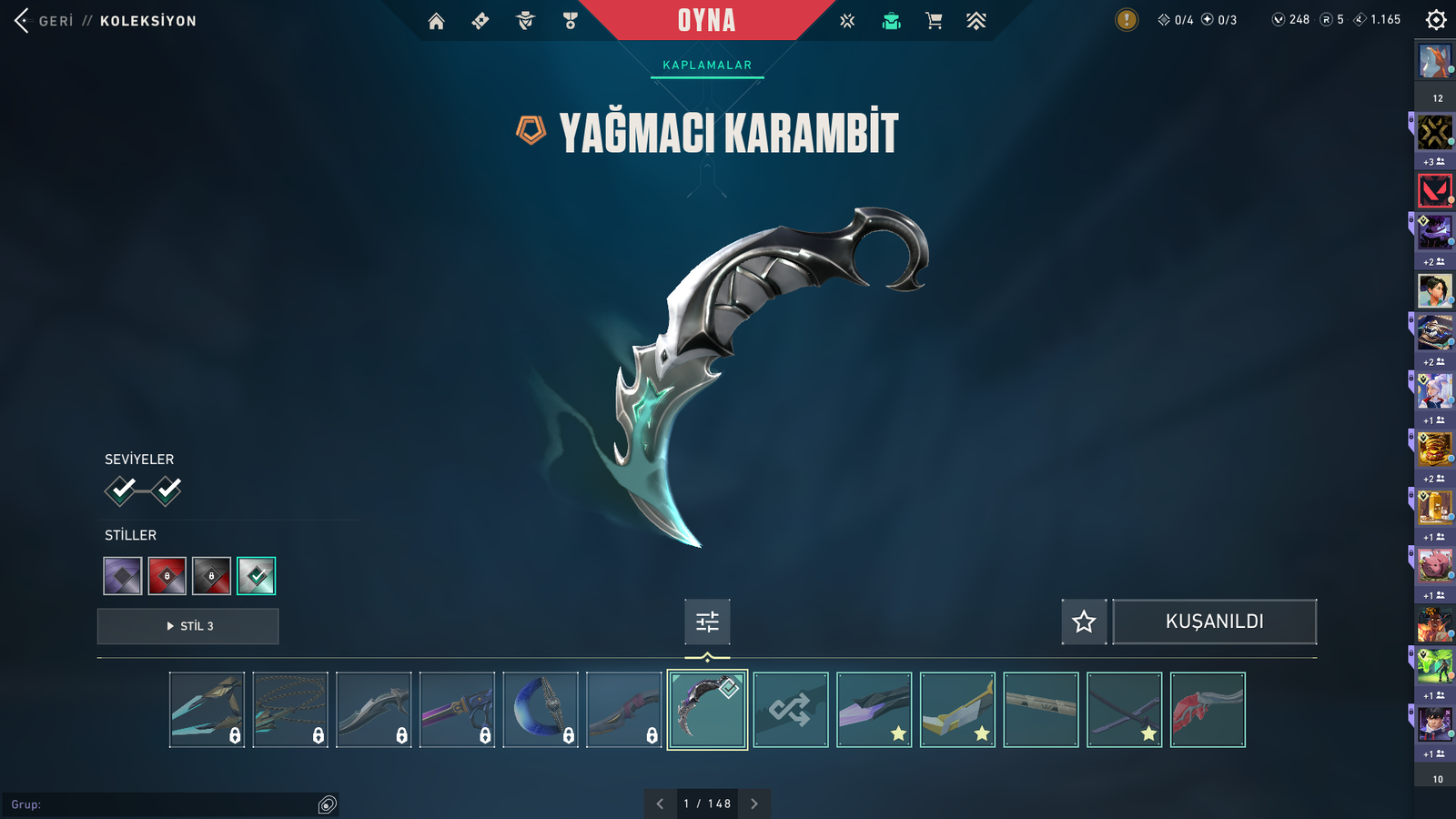Screen dimensions: 1456x819
Task: Choose the red axe skin thumbnail
Action: point(1208,710)
